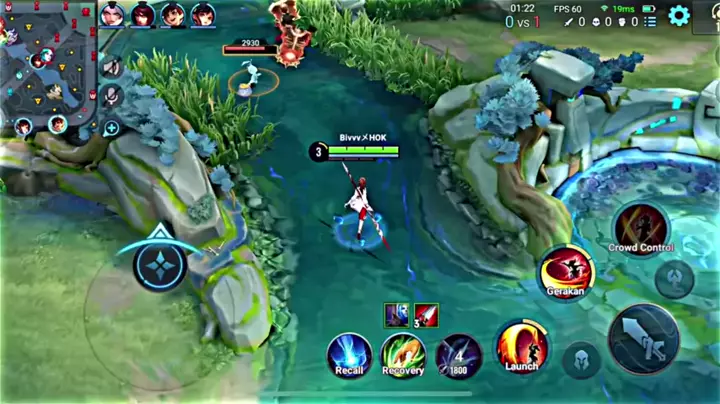Activate the Recall ability
The image size is (720, 404).
(x=349, y=356)
